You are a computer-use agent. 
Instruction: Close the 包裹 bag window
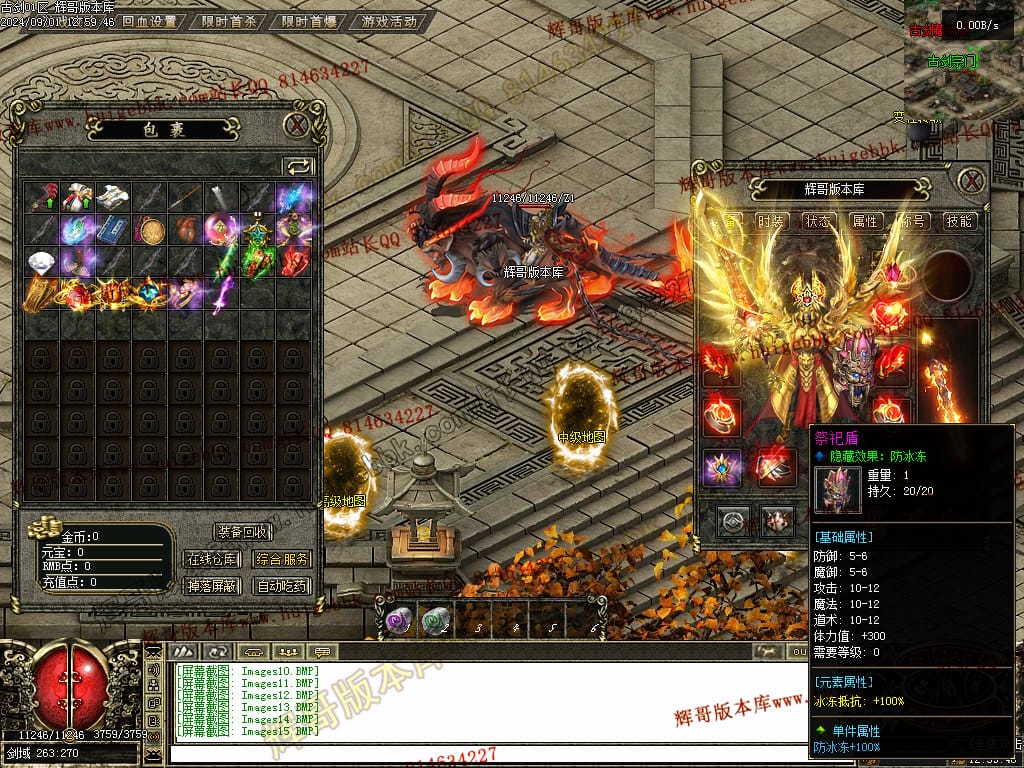coord(296,125)
